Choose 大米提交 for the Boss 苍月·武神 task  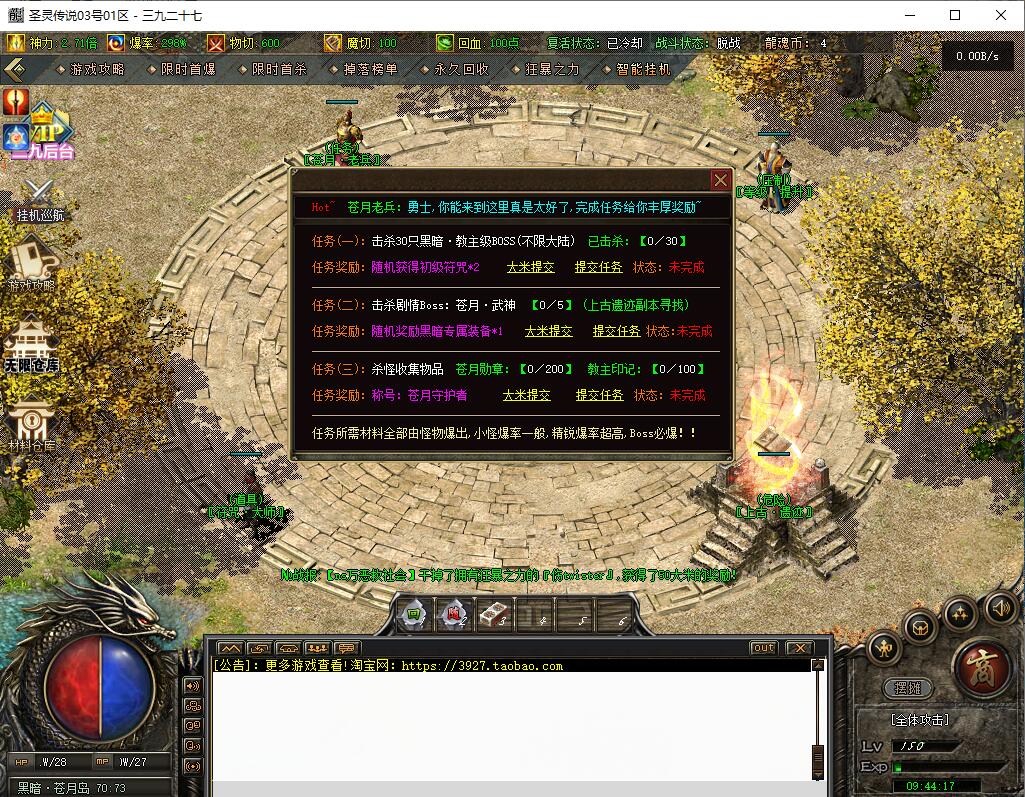[x=549, y=331]
